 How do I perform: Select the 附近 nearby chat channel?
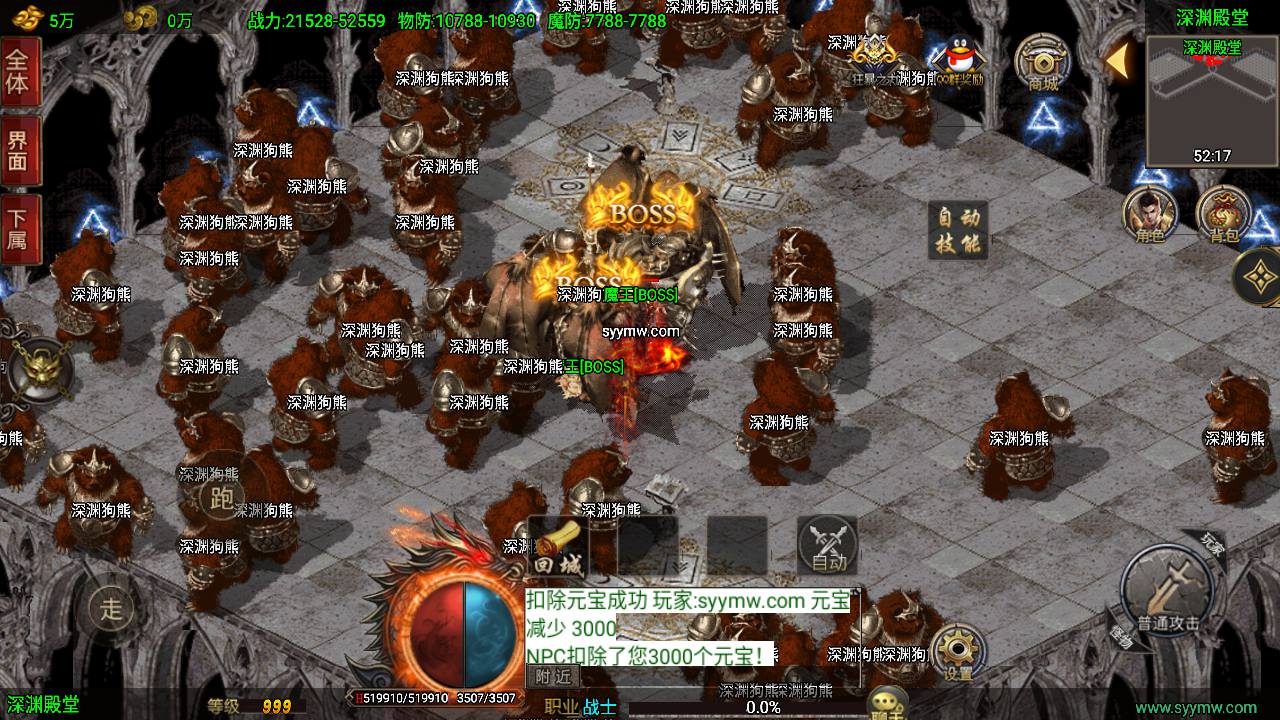pyautogui.click(x=553, y=677)
